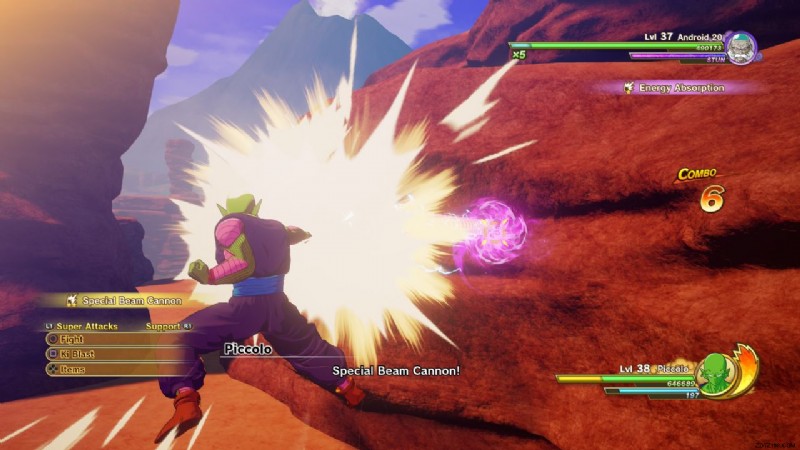This screenshot has width=800, height=450.
Task: Switch to the Support palette
Action: pos(162,326)
